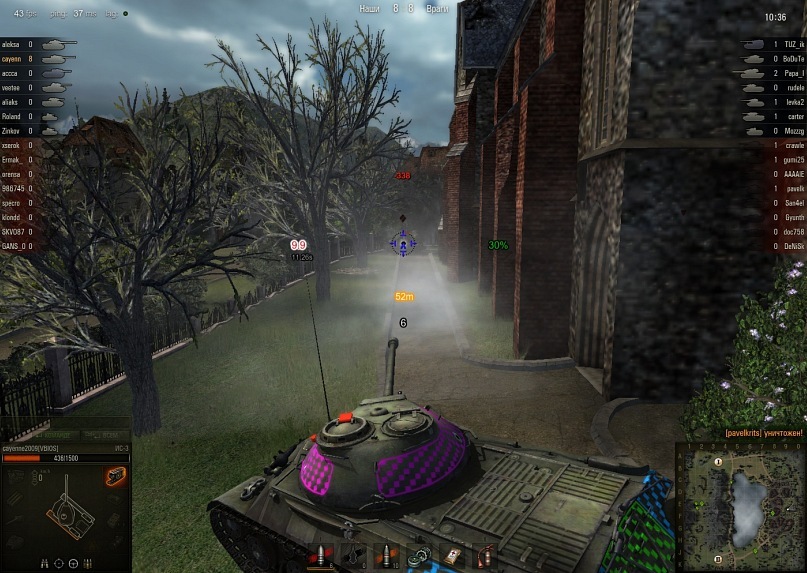The image size is (807, 573).
Task: Select the armor-piercing shell slot
Action: [x=322, y=555]
